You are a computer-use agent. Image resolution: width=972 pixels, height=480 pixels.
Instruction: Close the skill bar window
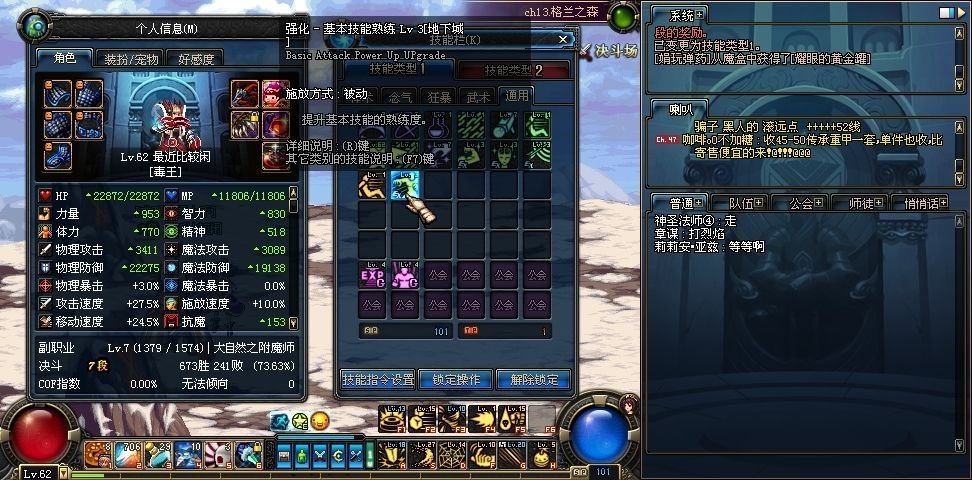click(x=564, y=40)
